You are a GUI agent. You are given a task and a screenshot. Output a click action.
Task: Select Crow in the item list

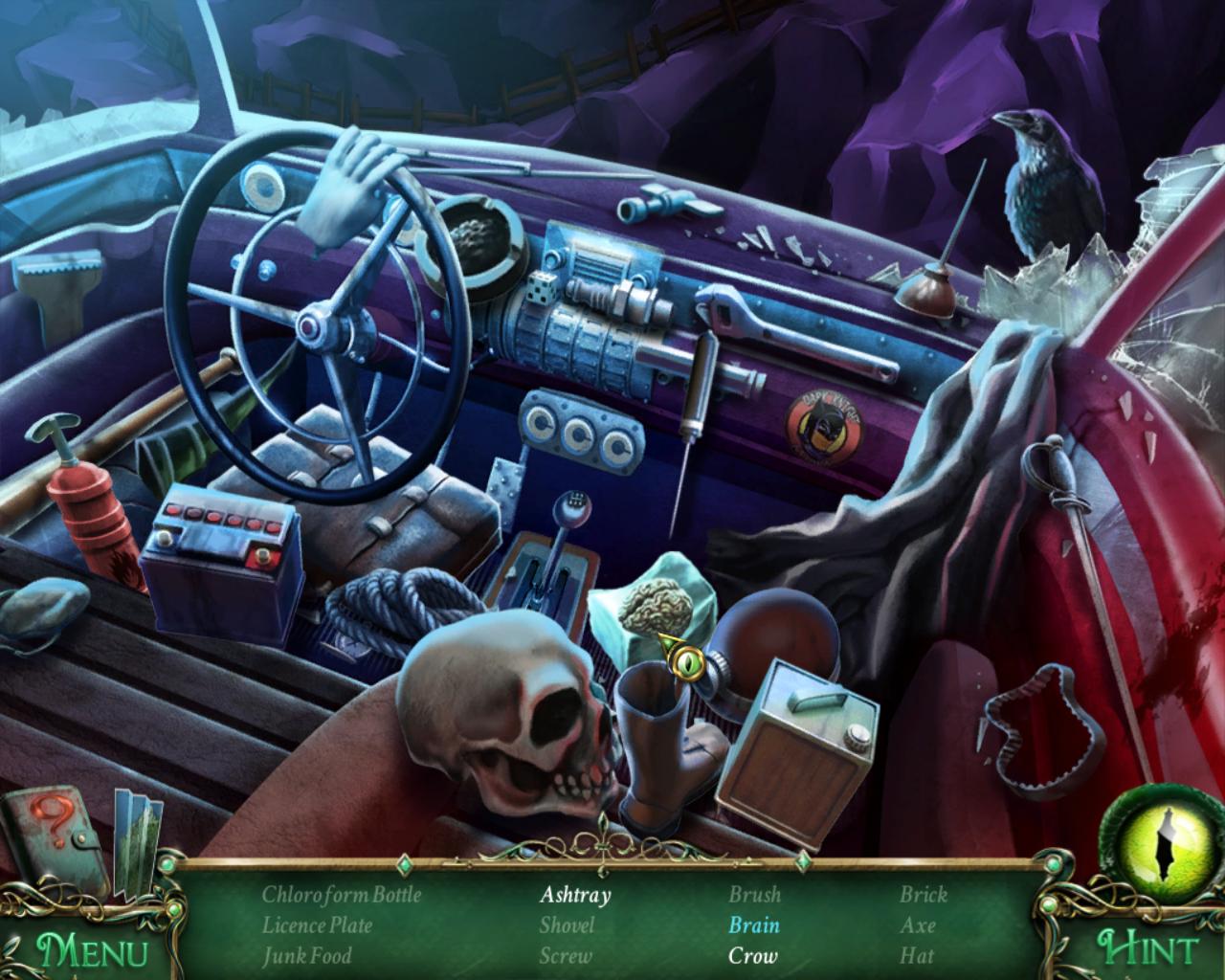click(752, 955)
